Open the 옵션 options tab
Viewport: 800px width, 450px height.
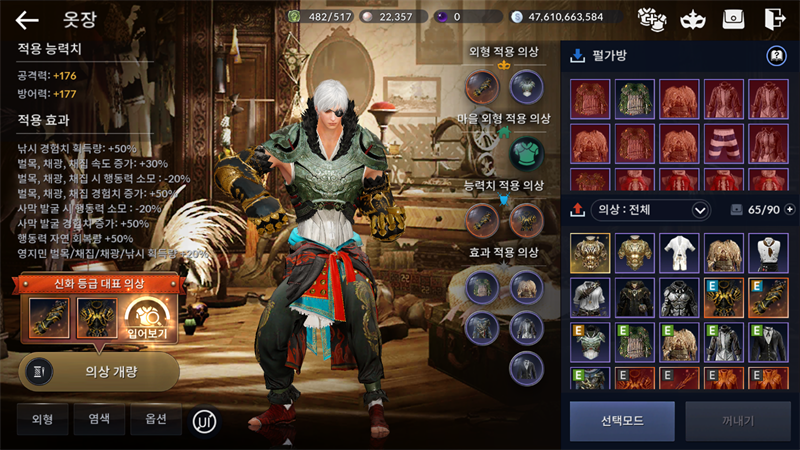(156, 419)
